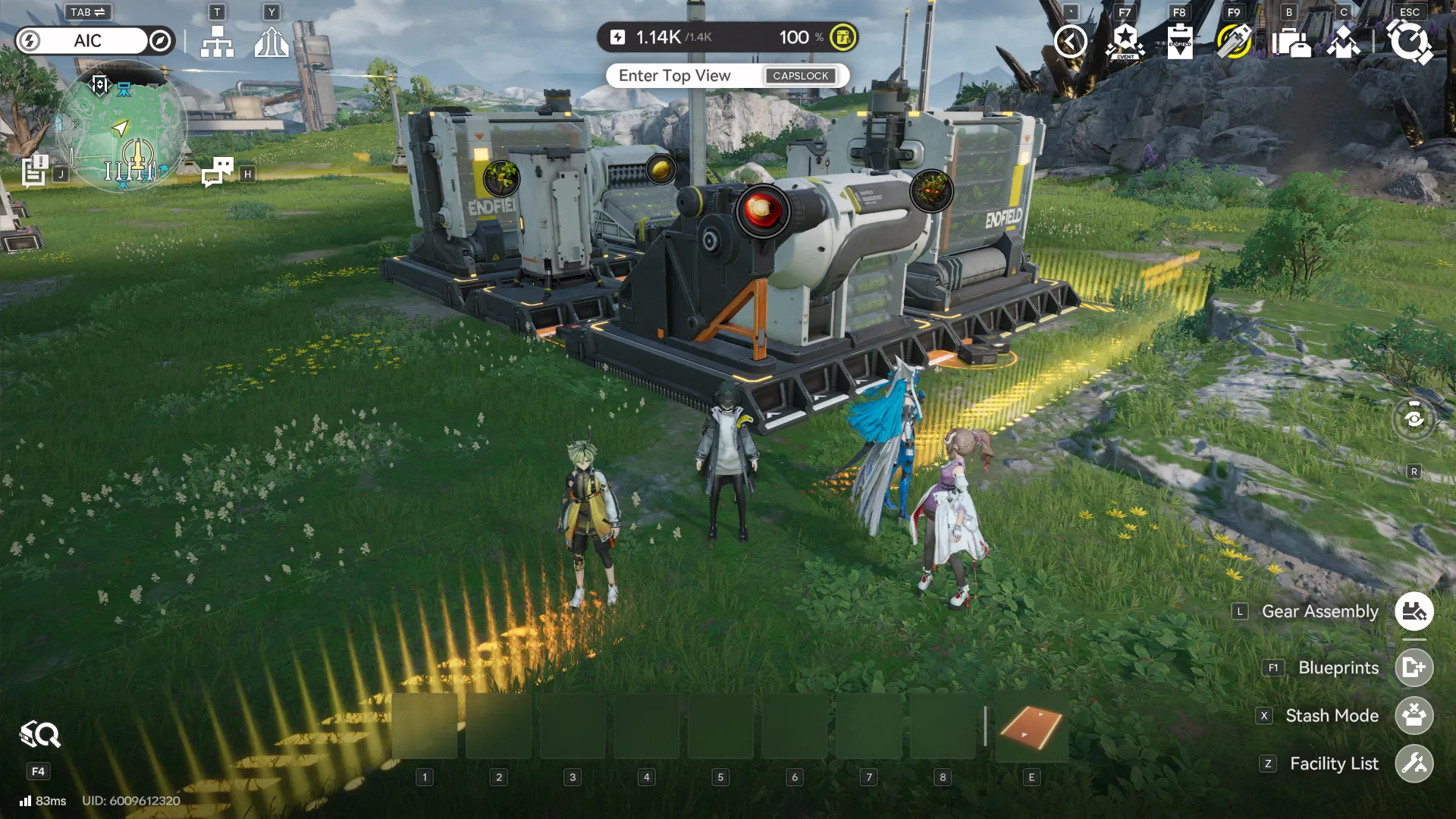The image size is (1456, 819).
Task: Open the squad formation icon next to C
Action: (1345, 43)
